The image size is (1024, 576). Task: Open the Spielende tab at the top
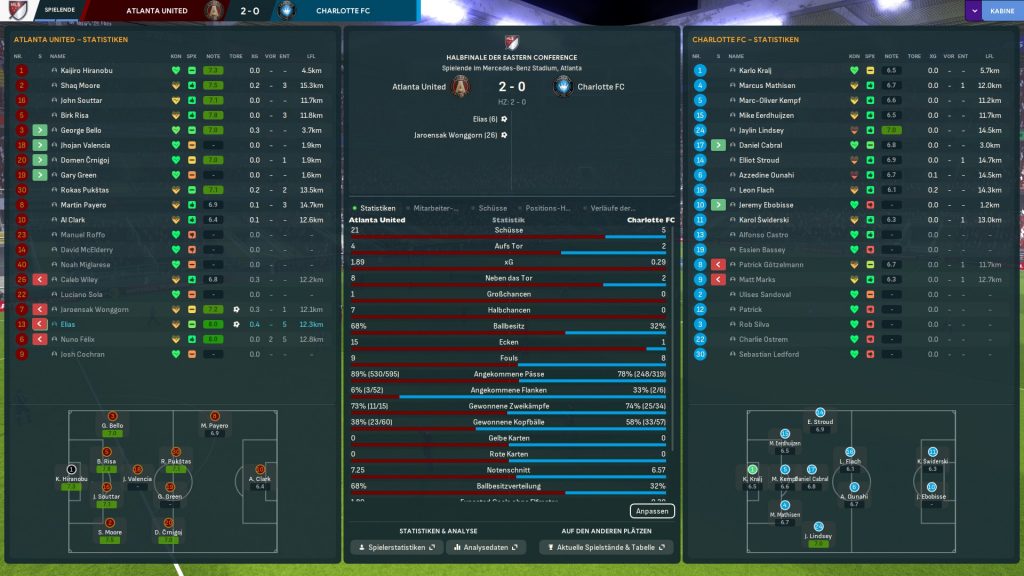coord(61,11)
